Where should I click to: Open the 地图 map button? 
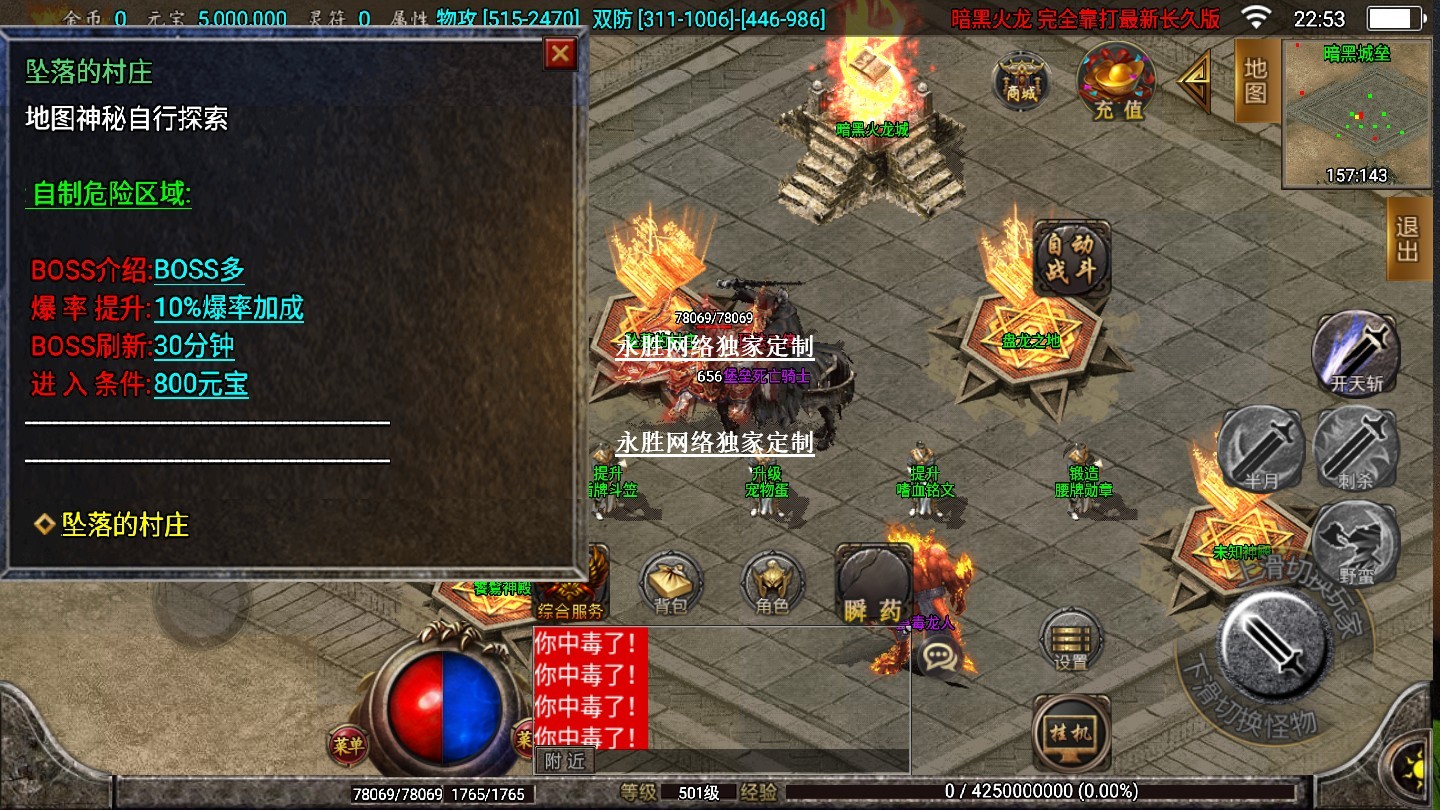[x=1256, y=80]
